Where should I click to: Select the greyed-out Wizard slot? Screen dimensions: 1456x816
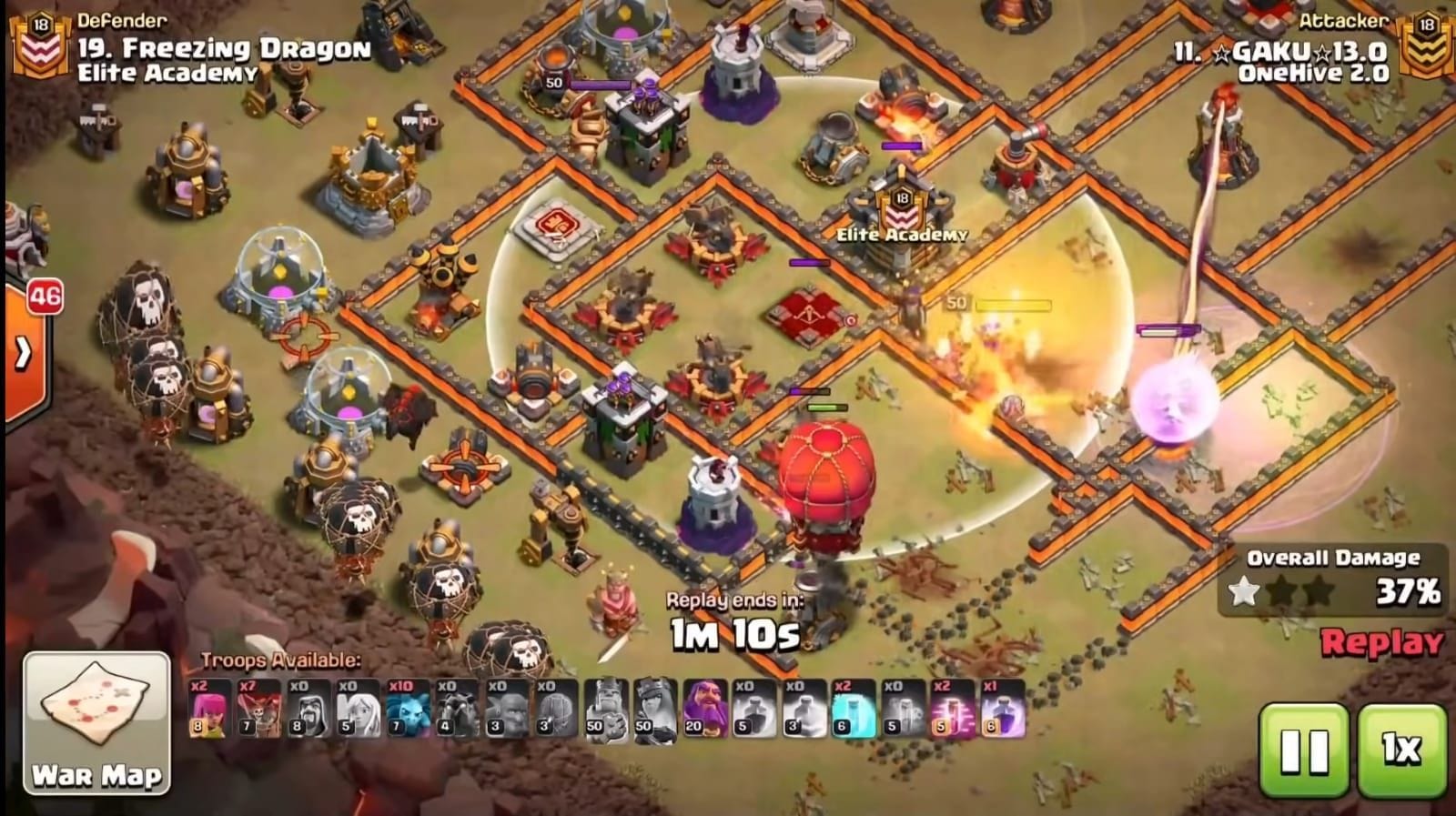coord(308,708)
